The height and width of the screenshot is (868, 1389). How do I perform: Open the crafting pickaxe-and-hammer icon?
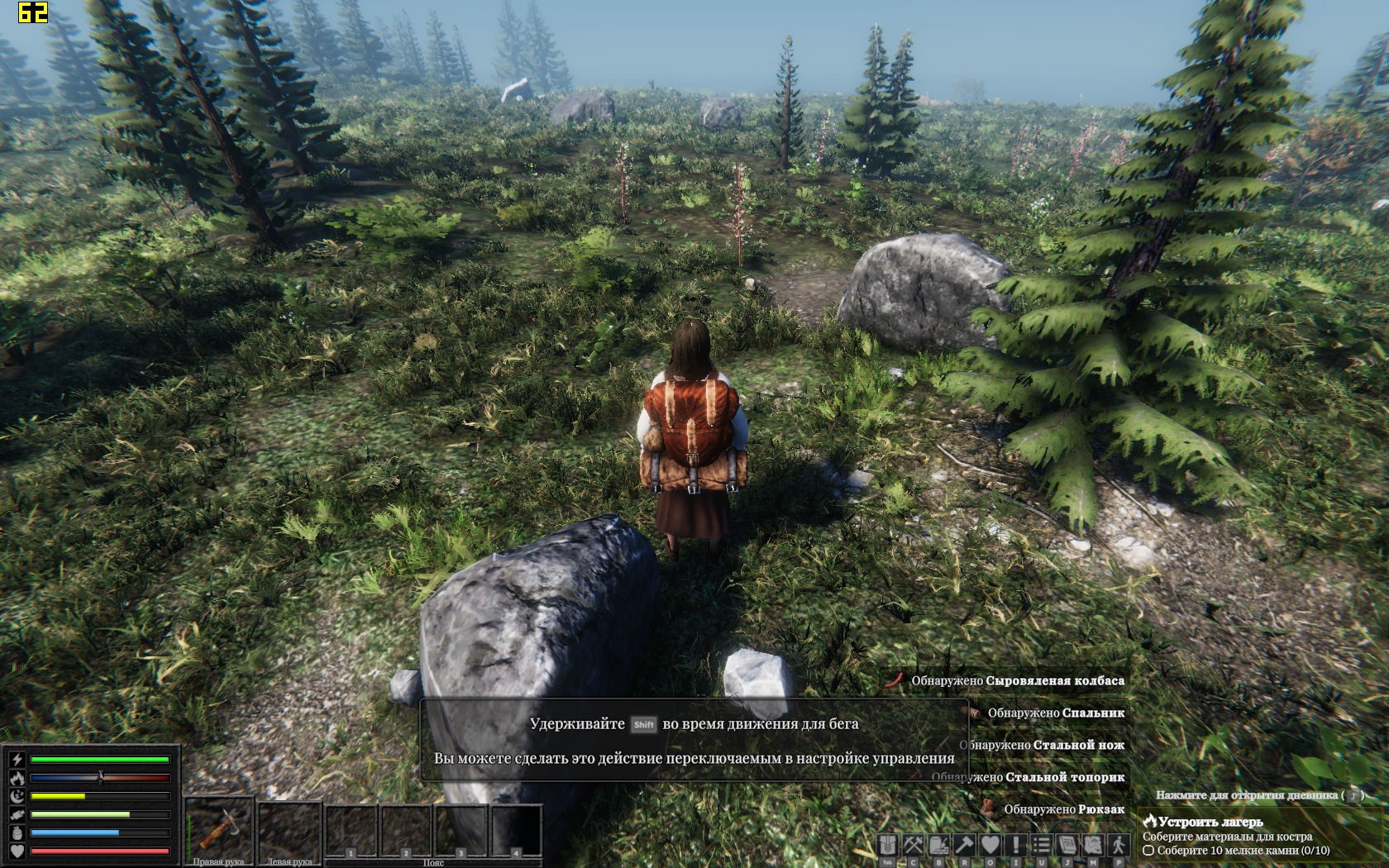(x=914, y=845)
